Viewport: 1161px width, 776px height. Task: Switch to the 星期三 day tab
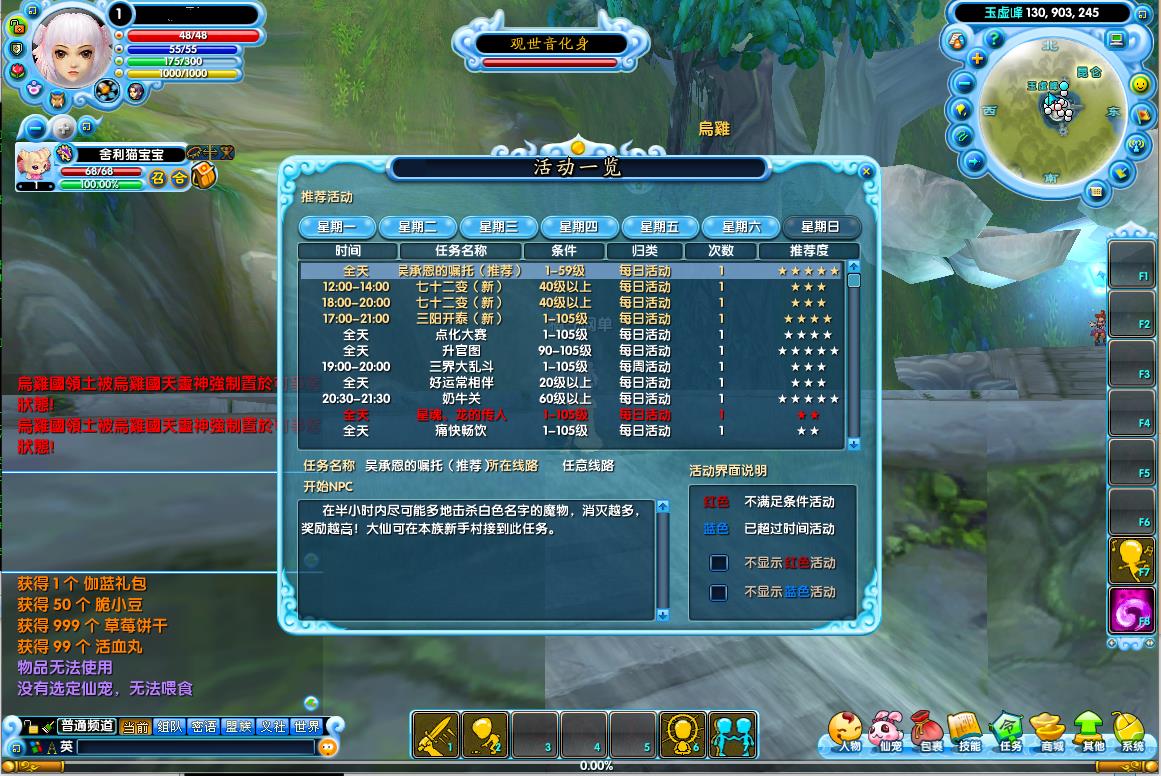point(498,227)
